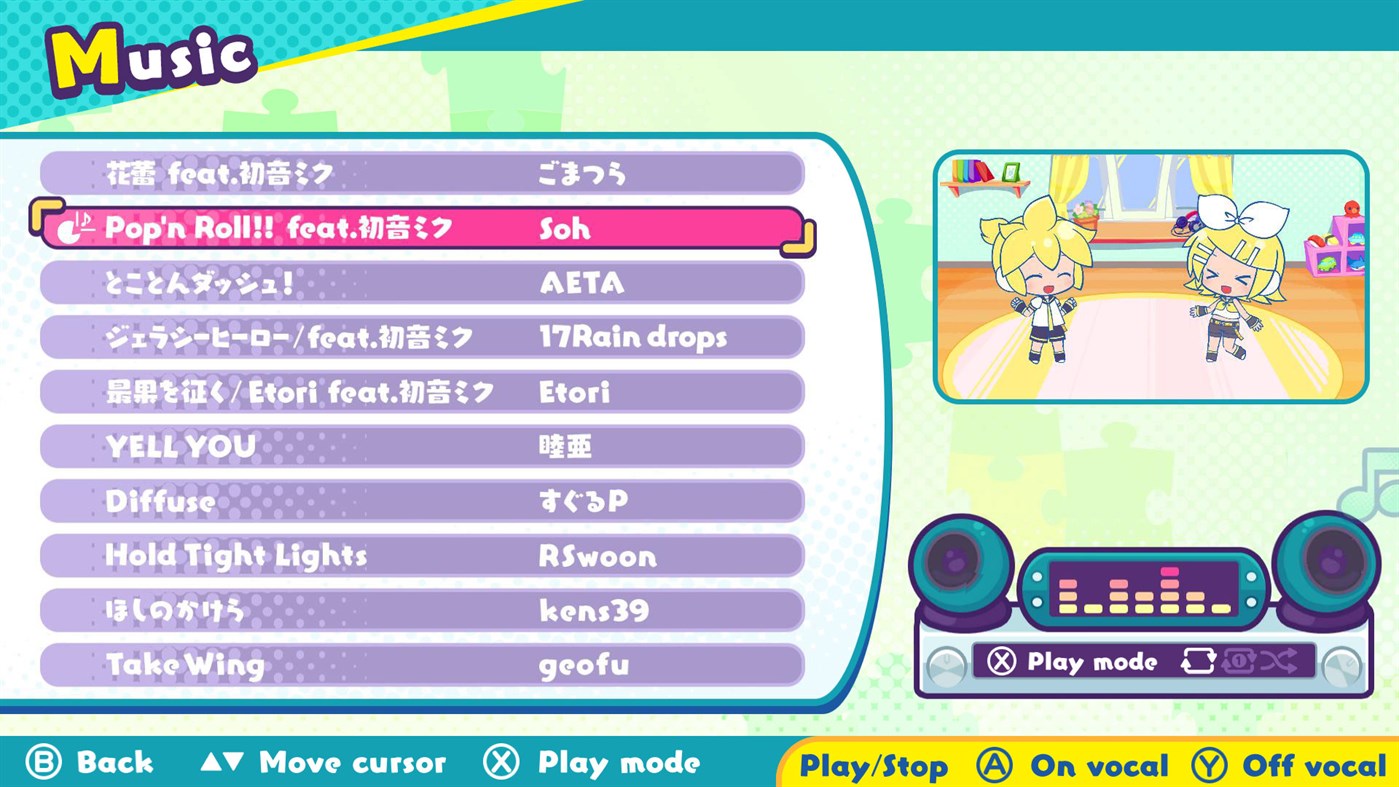This screenshot has width=1399, height=787.
Task: Select the loop repeat play mode icon
Action: pyautogui.click(x=1199, y=660)
